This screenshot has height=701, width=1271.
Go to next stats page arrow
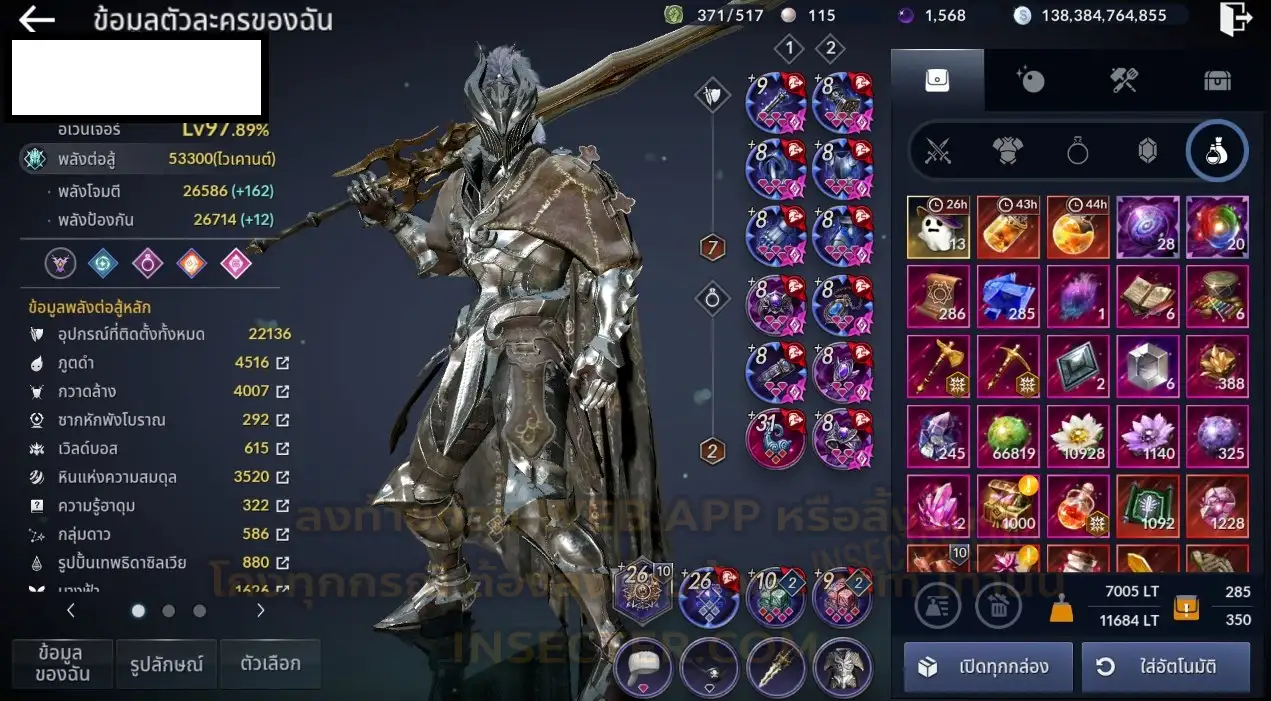(261, 610)
